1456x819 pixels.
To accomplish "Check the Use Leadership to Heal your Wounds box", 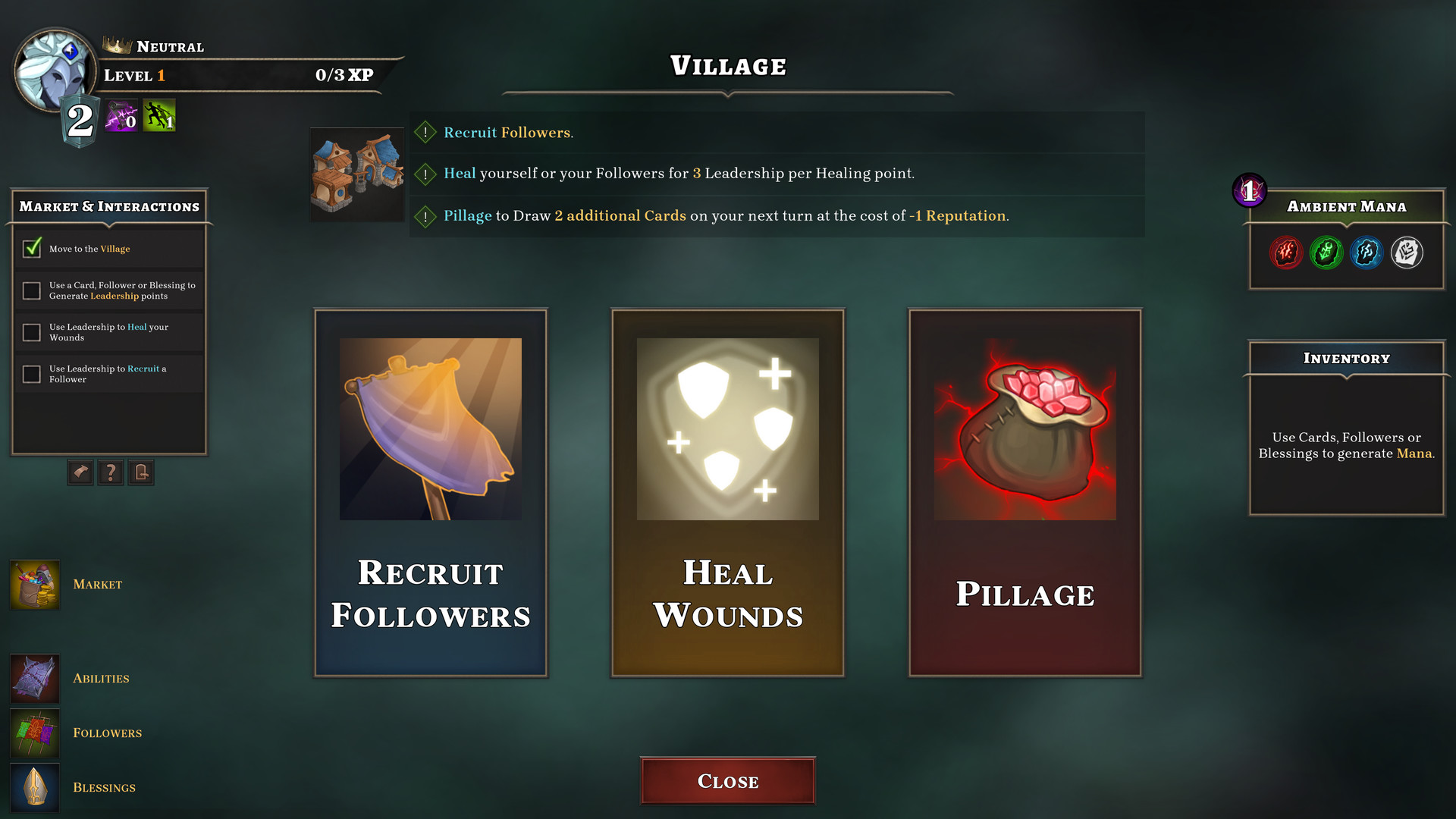I will (x=31, y=332).
